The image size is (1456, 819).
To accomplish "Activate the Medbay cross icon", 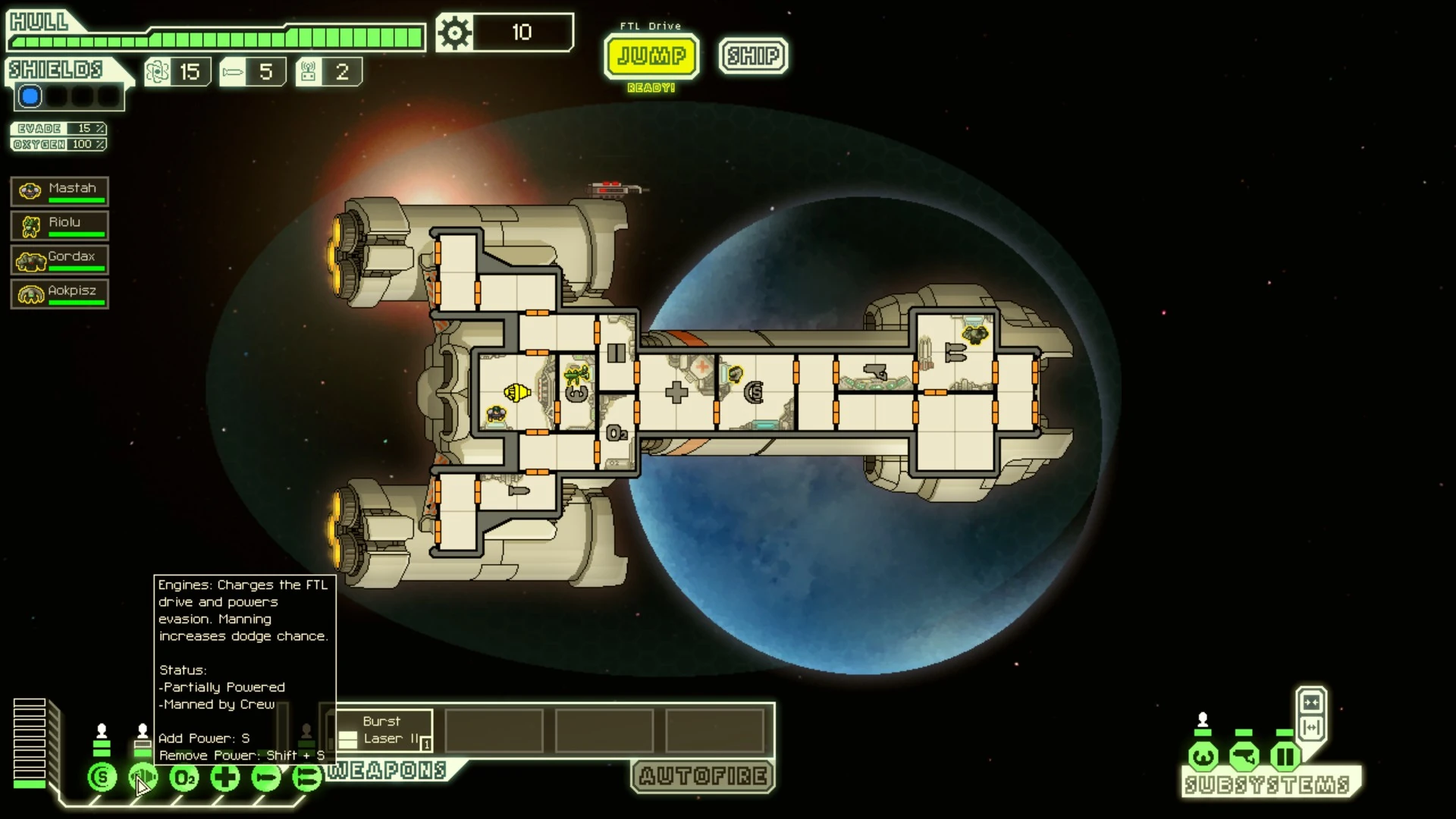I will (225, 777).
